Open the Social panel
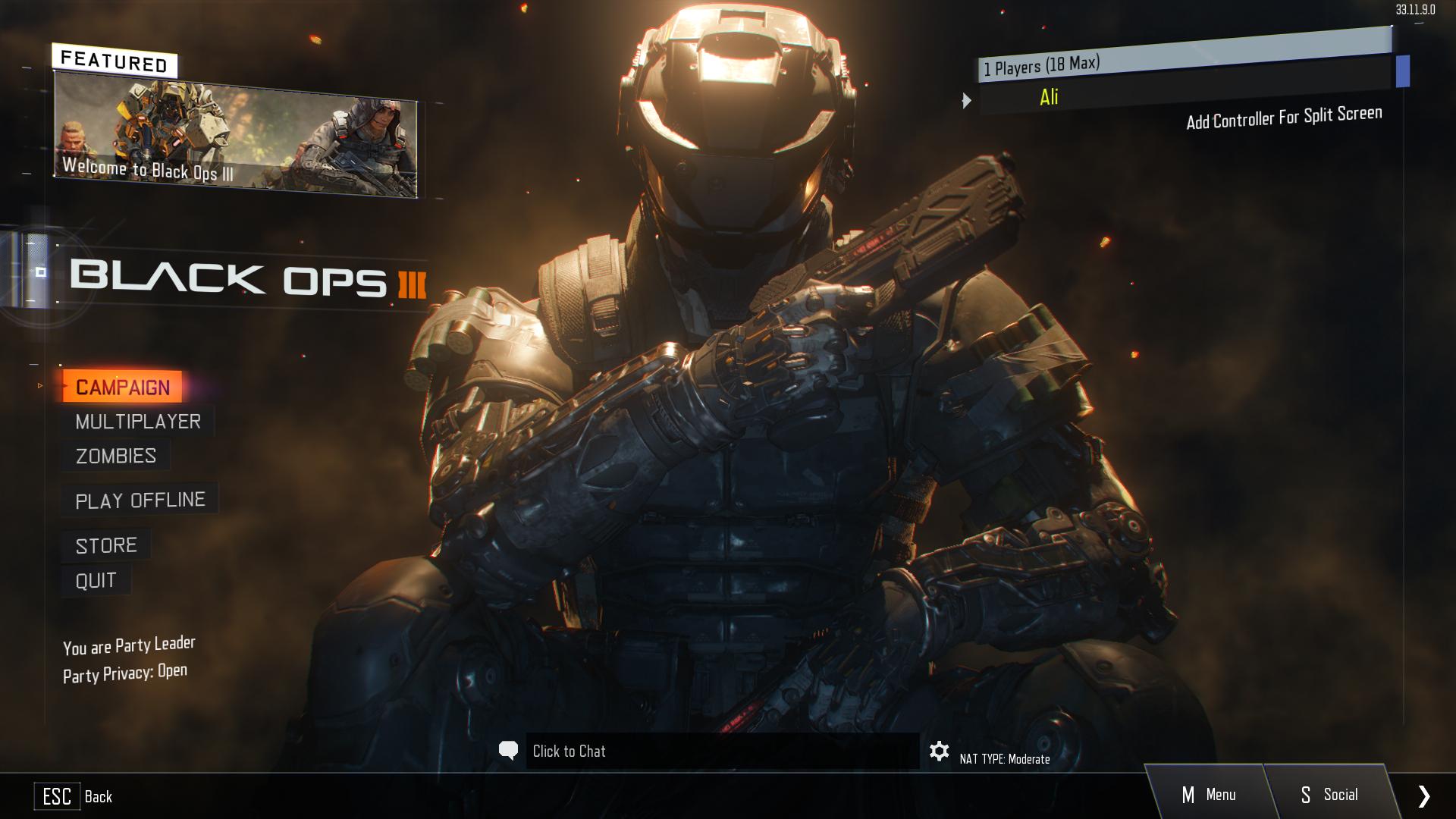Image resolution: width=1456 pixels, height=819 pixels. (1329, 795)
